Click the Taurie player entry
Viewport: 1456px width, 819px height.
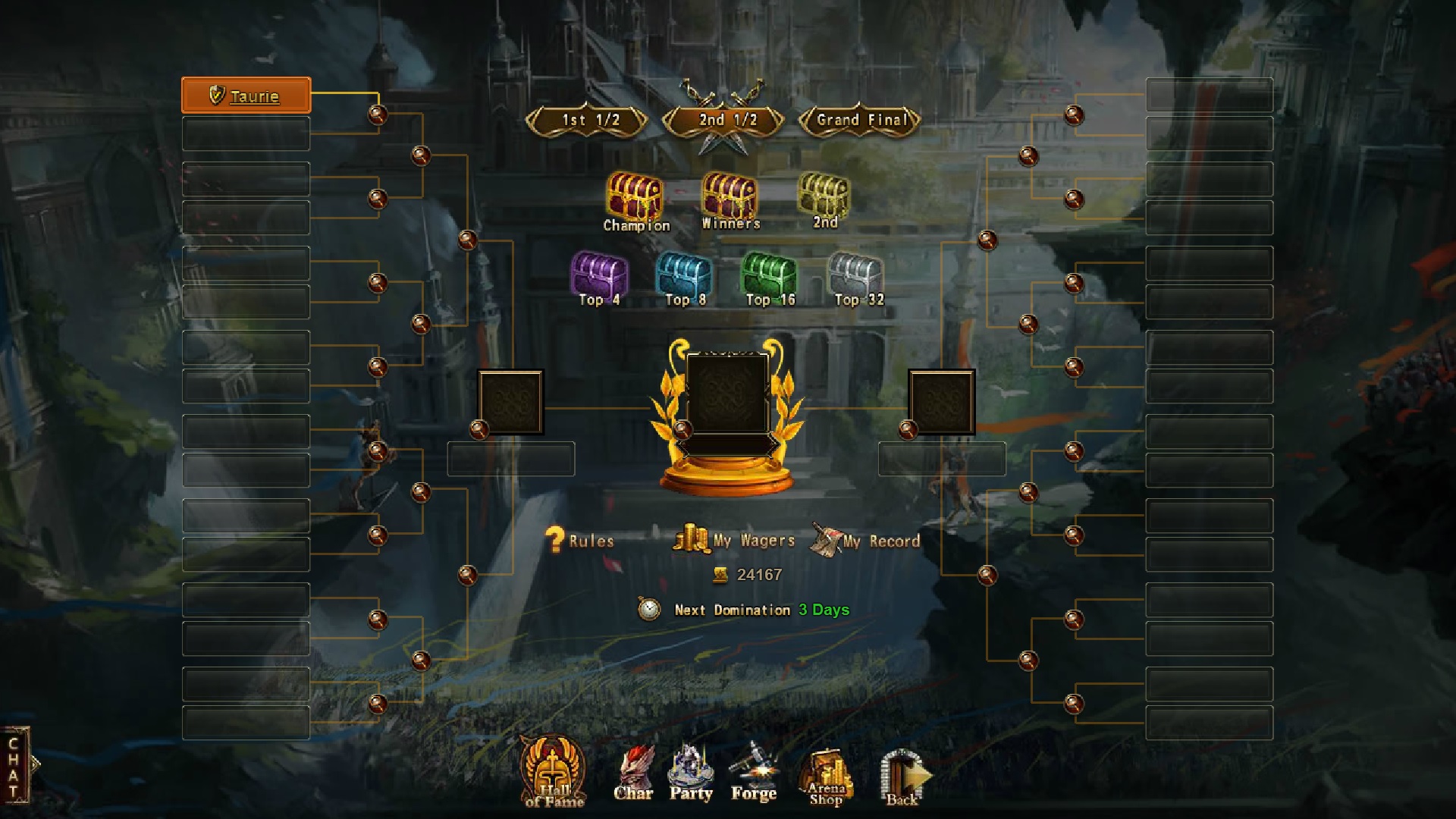point(246,96)
